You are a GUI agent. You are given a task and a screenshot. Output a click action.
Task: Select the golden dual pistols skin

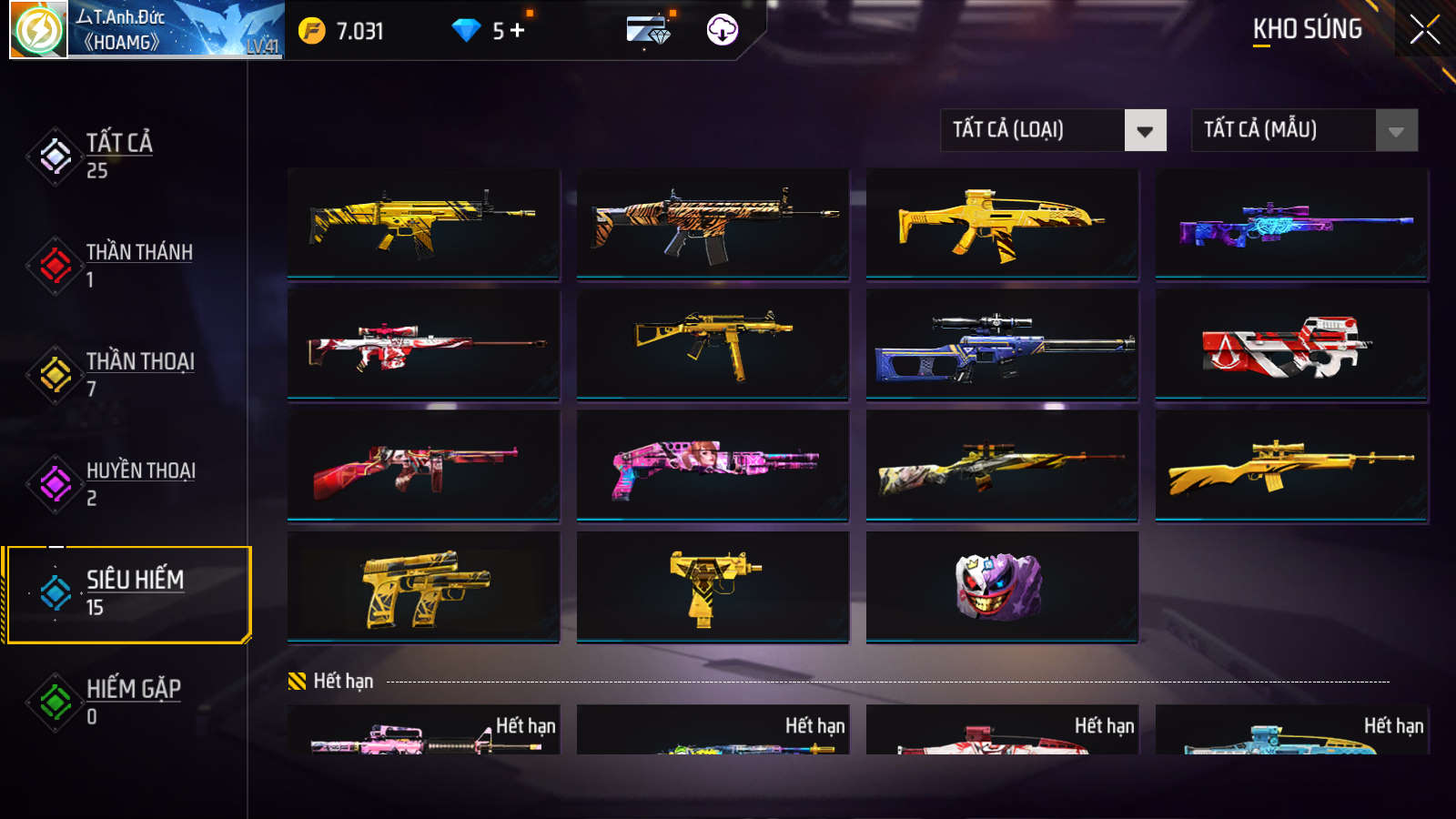pyautogui.click(x=423, y=587)
